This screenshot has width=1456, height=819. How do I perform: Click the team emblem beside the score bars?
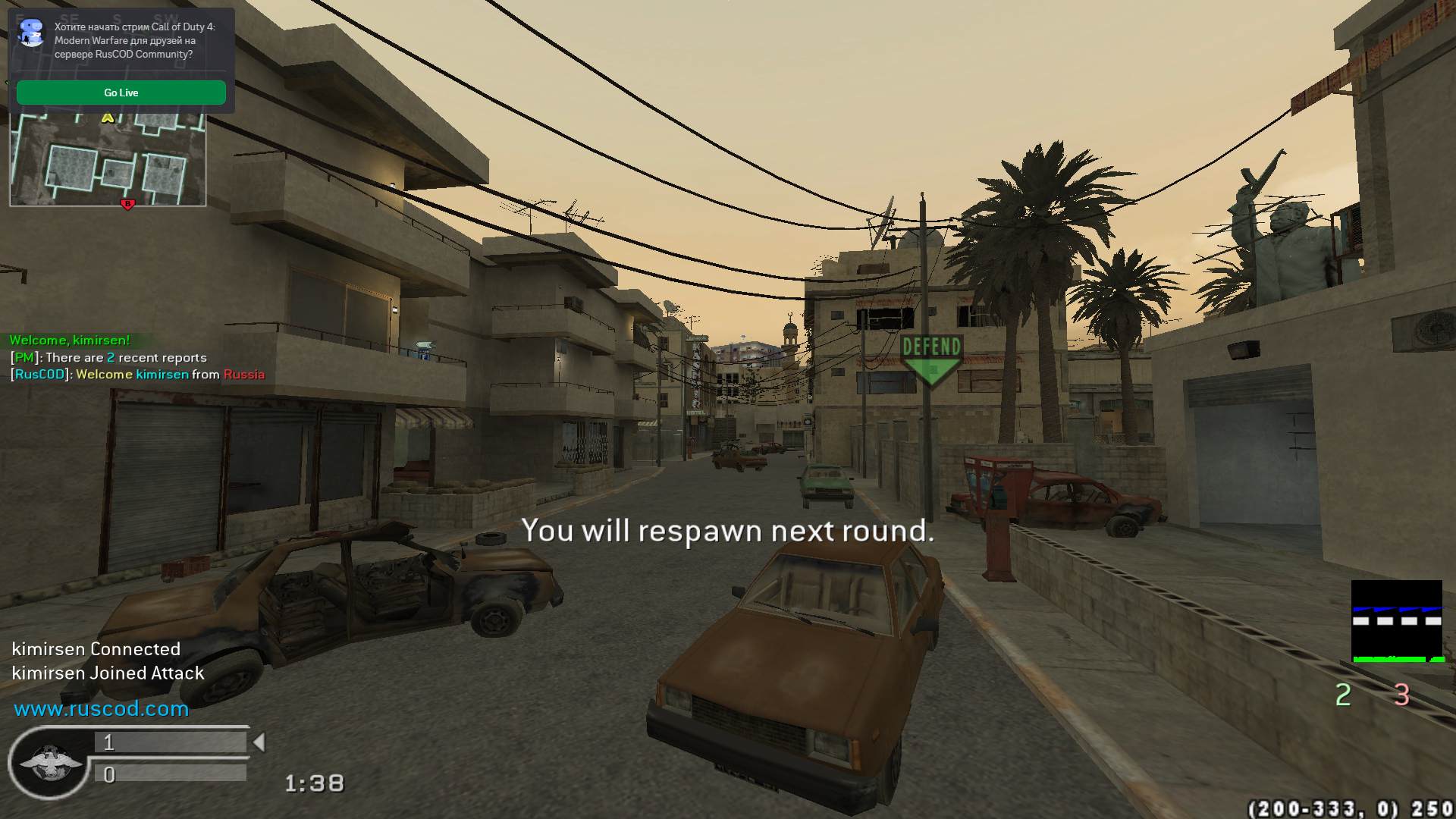pos(50,763)
